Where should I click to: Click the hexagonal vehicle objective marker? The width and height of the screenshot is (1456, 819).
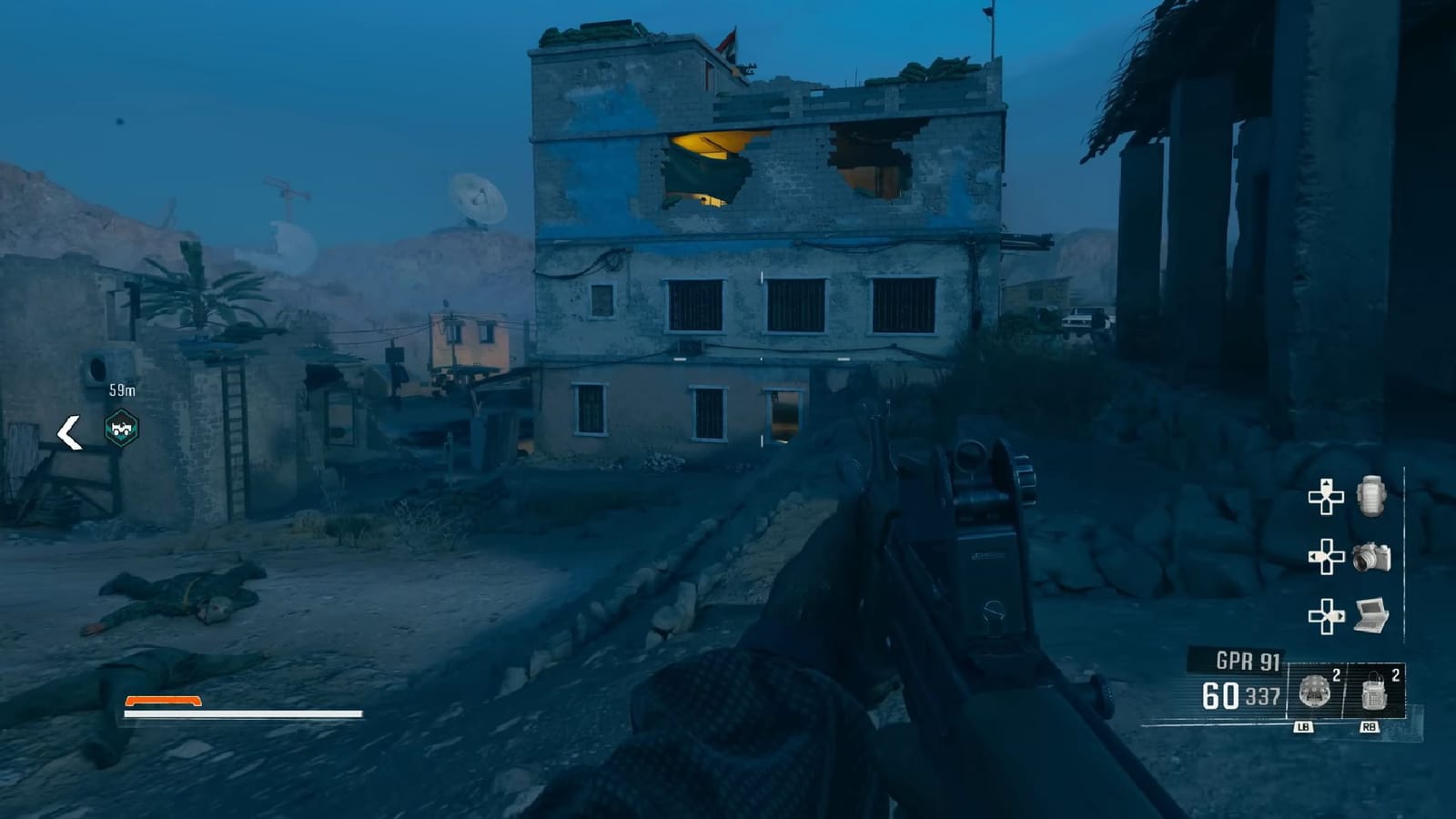point(119,428)
